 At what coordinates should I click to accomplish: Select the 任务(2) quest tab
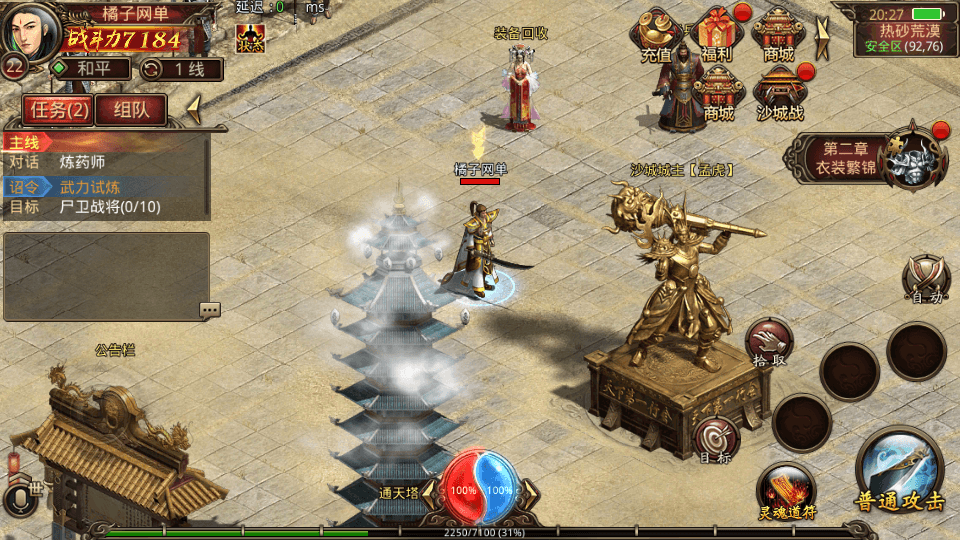(x=58, y=109)
